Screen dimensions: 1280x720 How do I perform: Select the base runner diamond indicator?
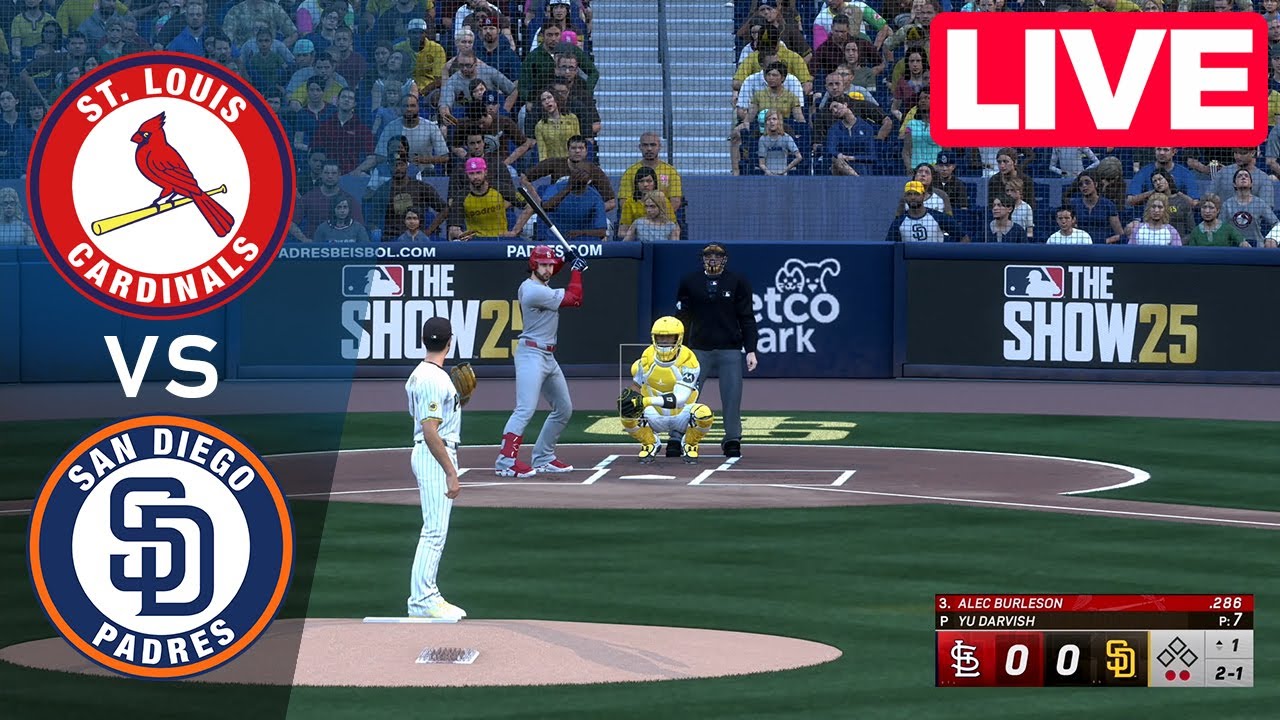(x=1177, y=652)
